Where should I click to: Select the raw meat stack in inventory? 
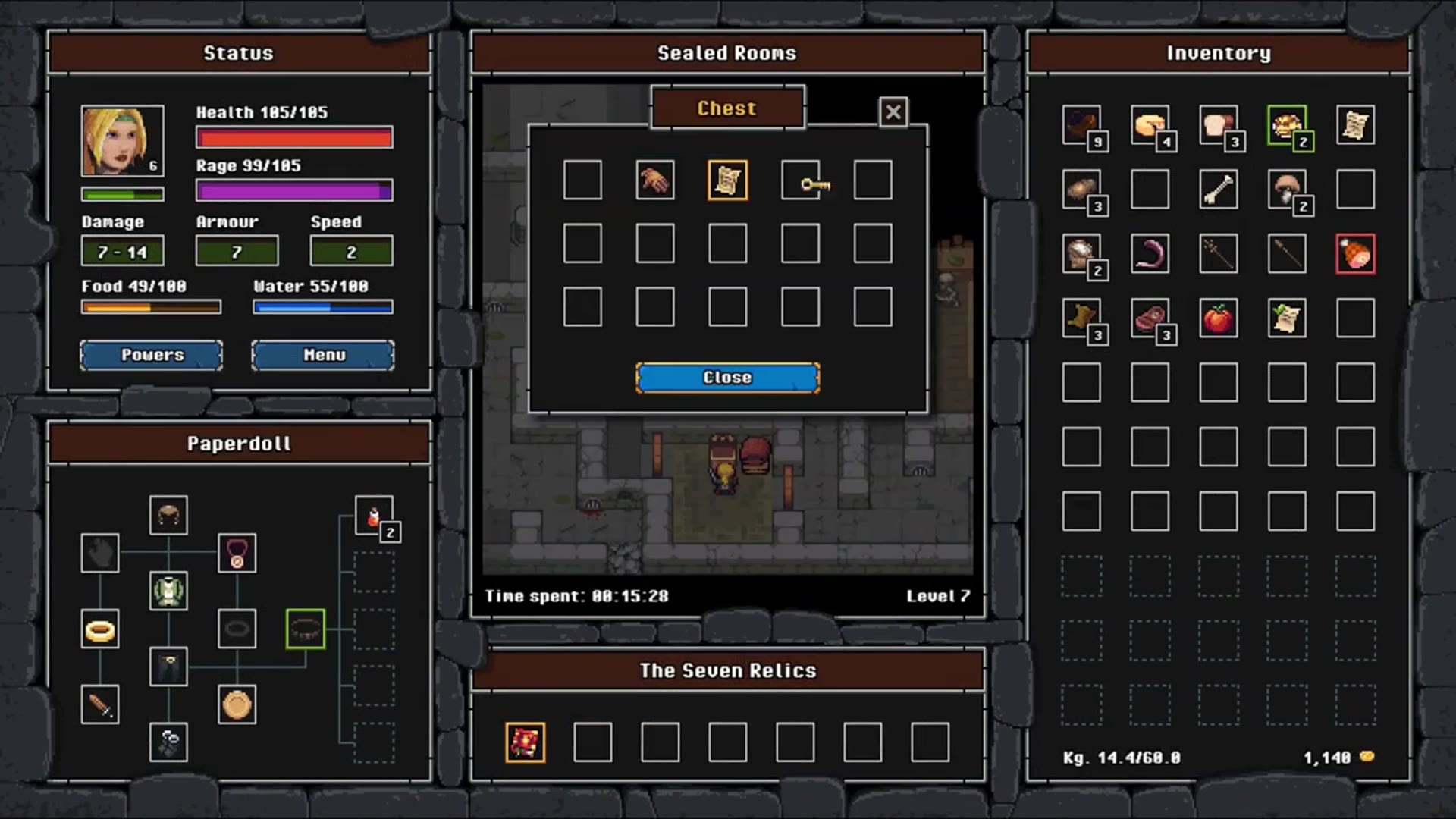[1150, 318]
